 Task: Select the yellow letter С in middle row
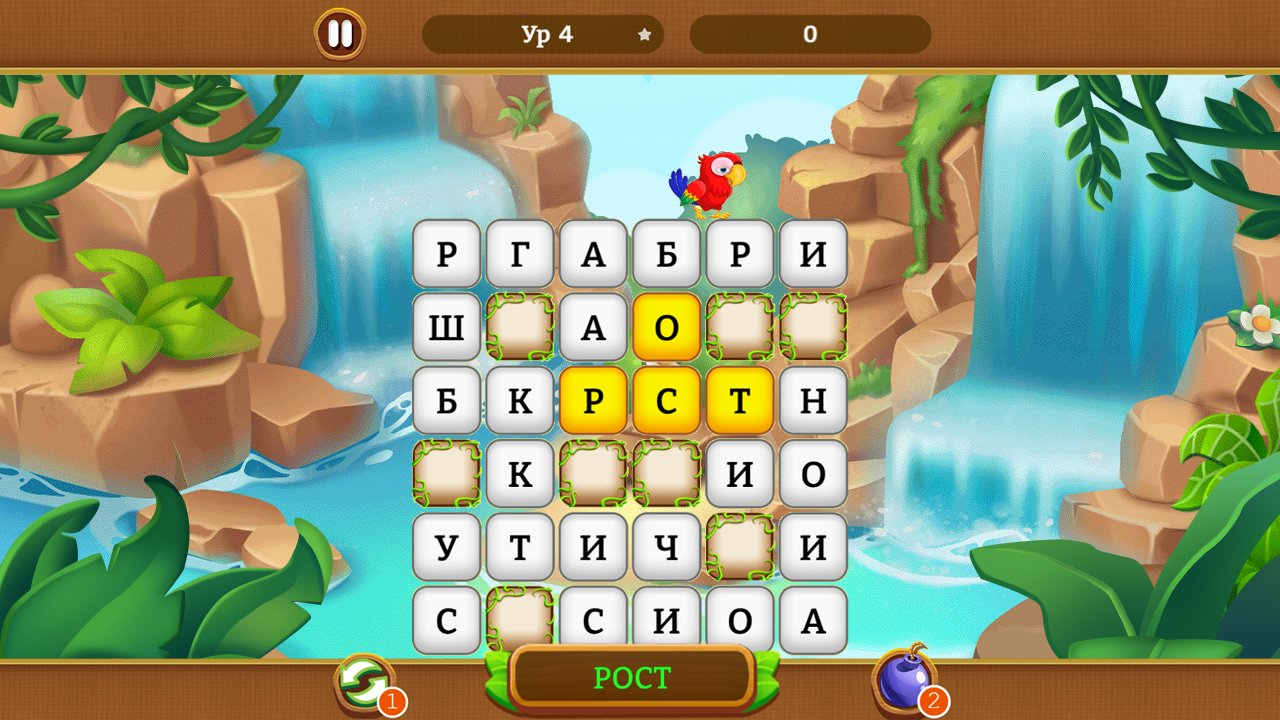point(667,401)
